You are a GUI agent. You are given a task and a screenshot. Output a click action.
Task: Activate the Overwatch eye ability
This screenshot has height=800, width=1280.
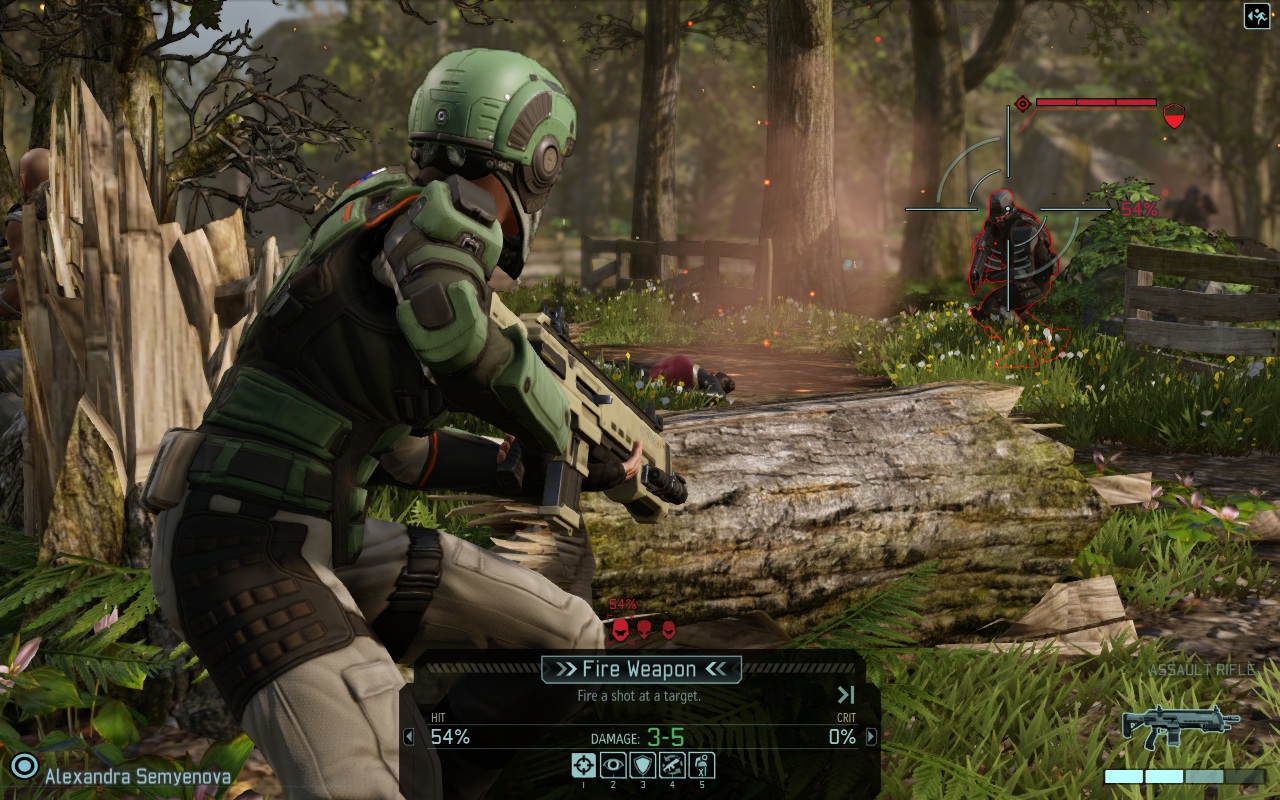click(613, 766)
